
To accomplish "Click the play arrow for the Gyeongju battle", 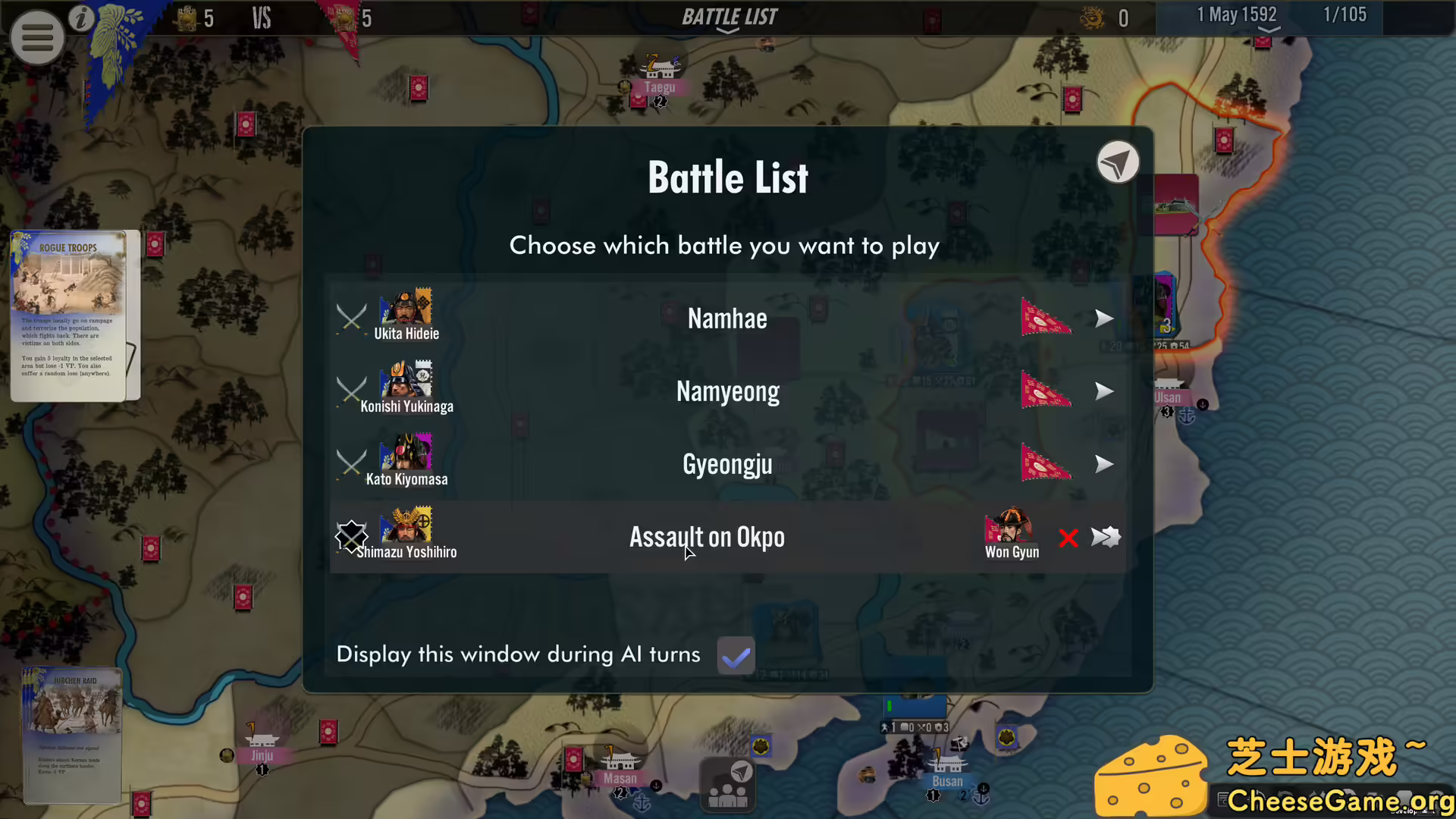I will coord(1104,464).
